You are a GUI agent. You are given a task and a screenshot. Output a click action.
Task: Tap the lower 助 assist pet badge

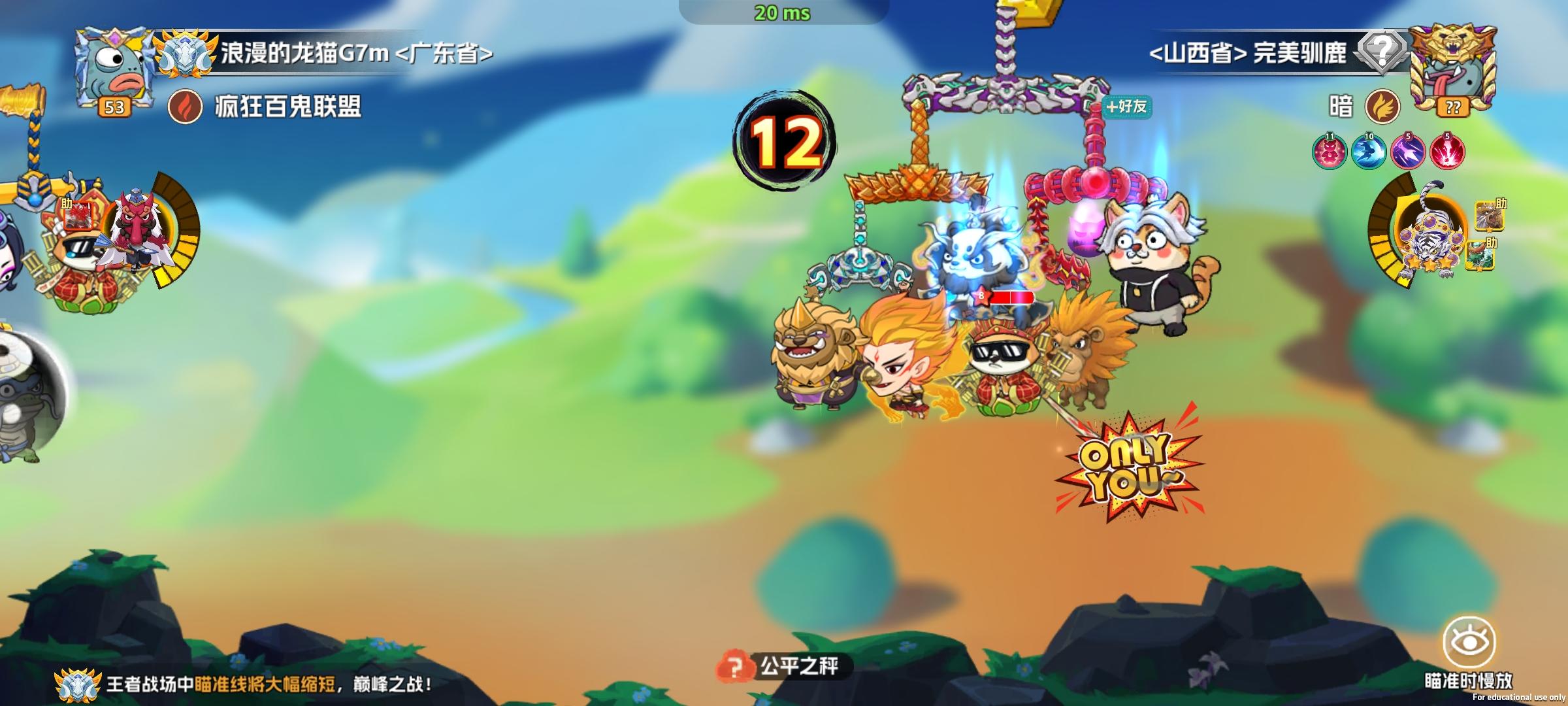pos(1479,256)
